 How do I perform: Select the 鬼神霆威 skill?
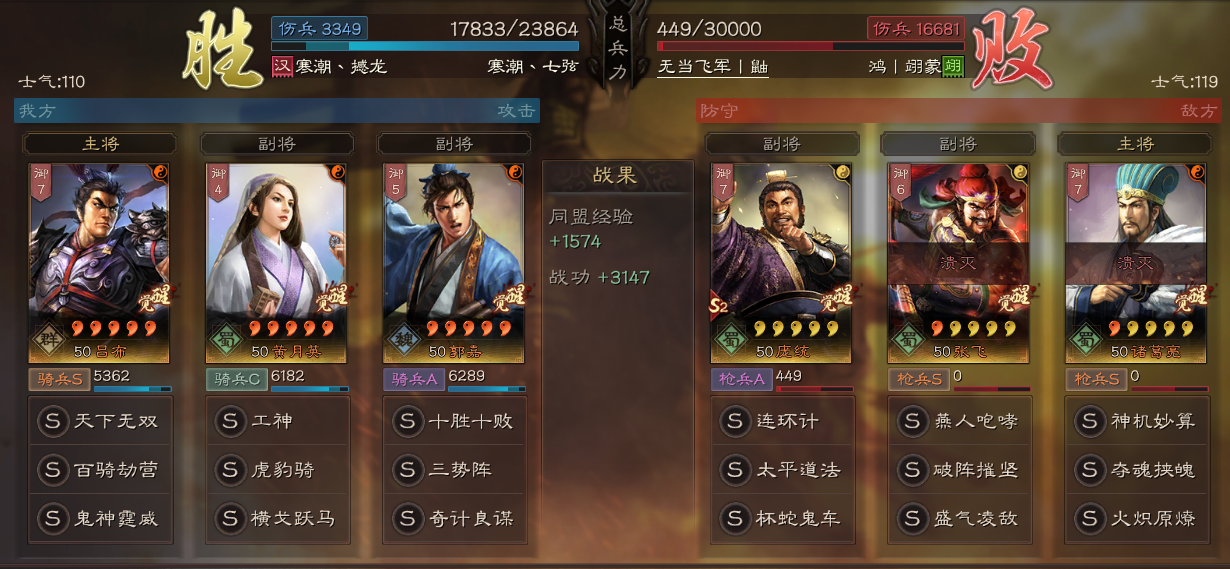click(x=99, y=518)
